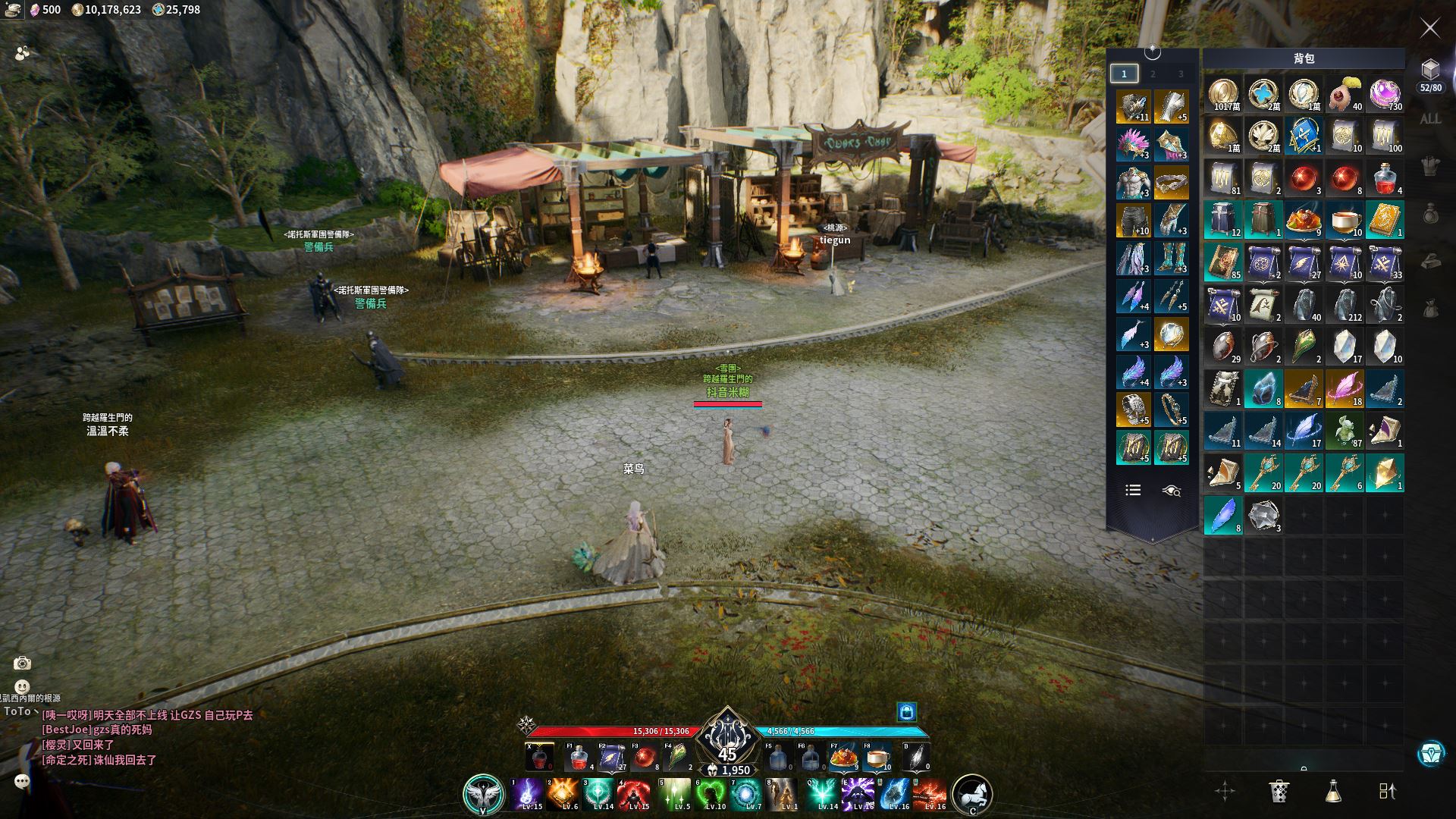1456x819 pixels.
Task: Summon the mount with the horse icon
Action: (971, 793)
